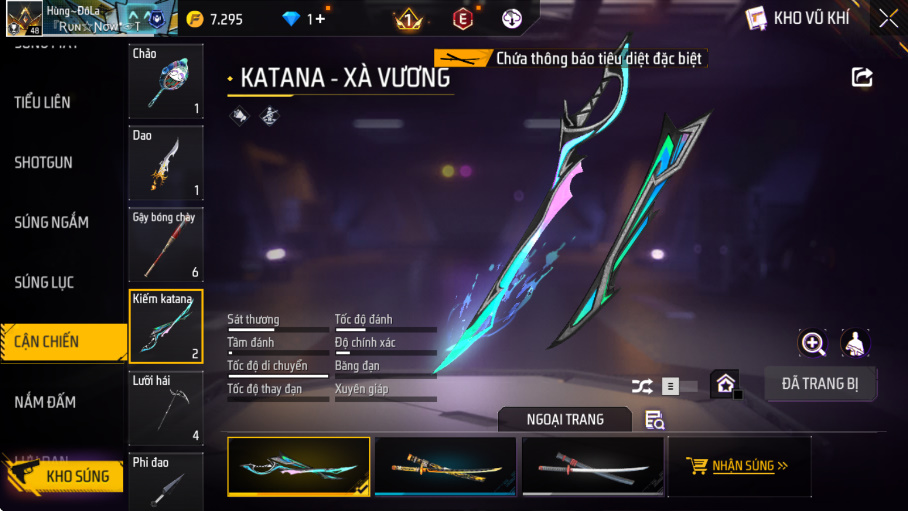Switch to TIỂU LIÊN category
The image size is (908, 511).
(x=43, y=102)
